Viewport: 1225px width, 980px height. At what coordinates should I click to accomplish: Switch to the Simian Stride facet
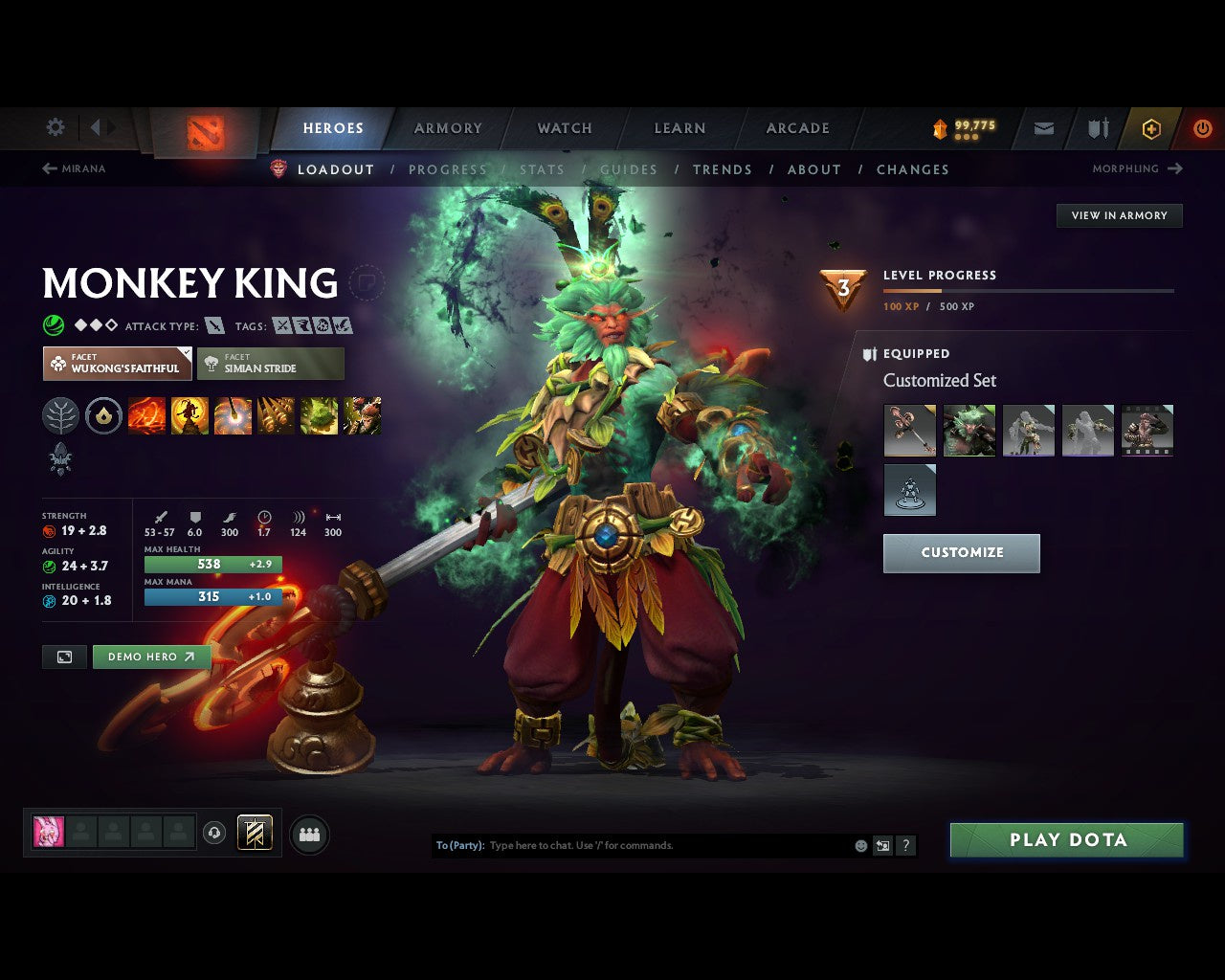coord(271,364)
